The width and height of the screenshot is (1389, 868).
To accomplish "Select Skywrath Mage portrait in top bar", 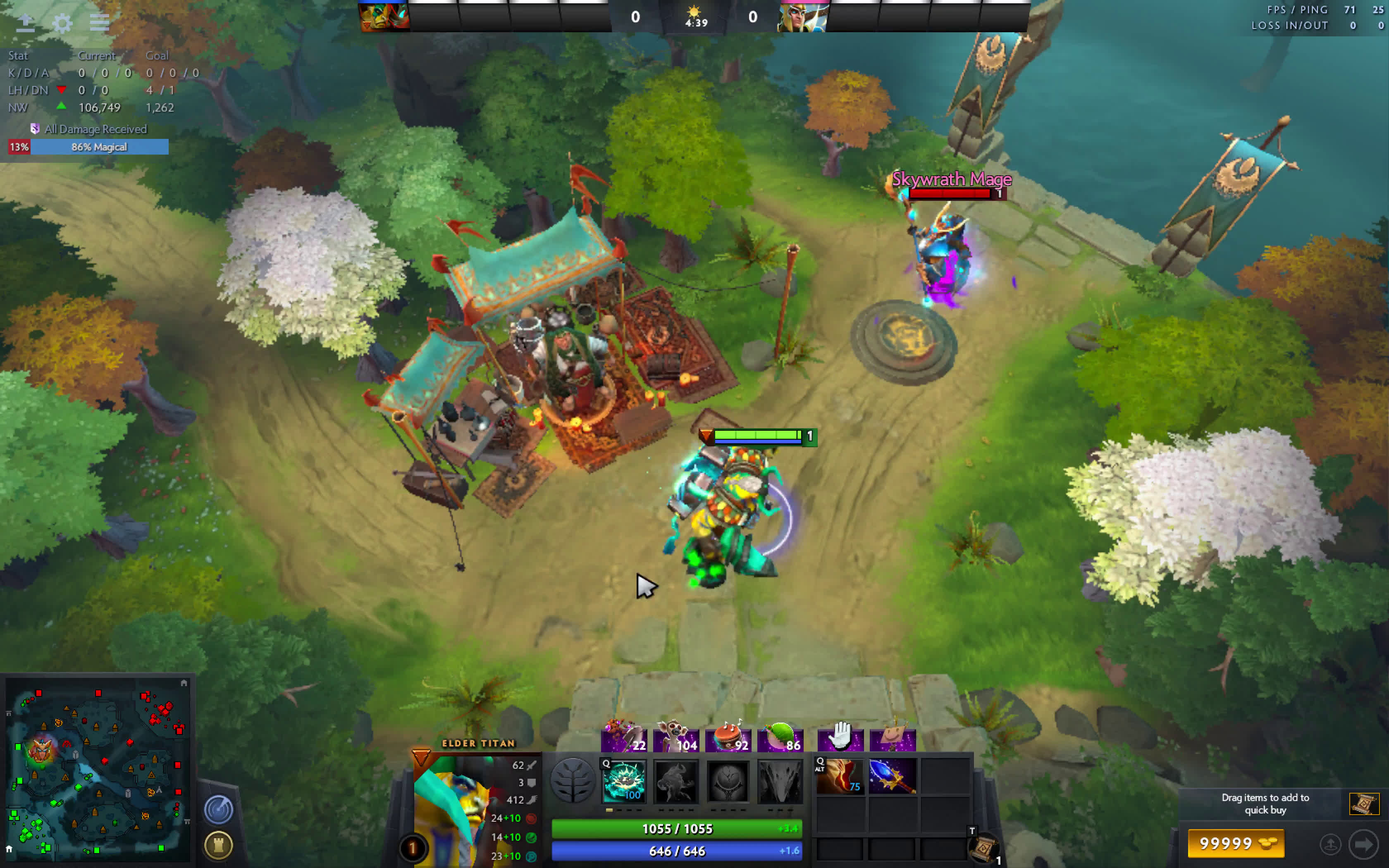I will (x=803, y=17).
